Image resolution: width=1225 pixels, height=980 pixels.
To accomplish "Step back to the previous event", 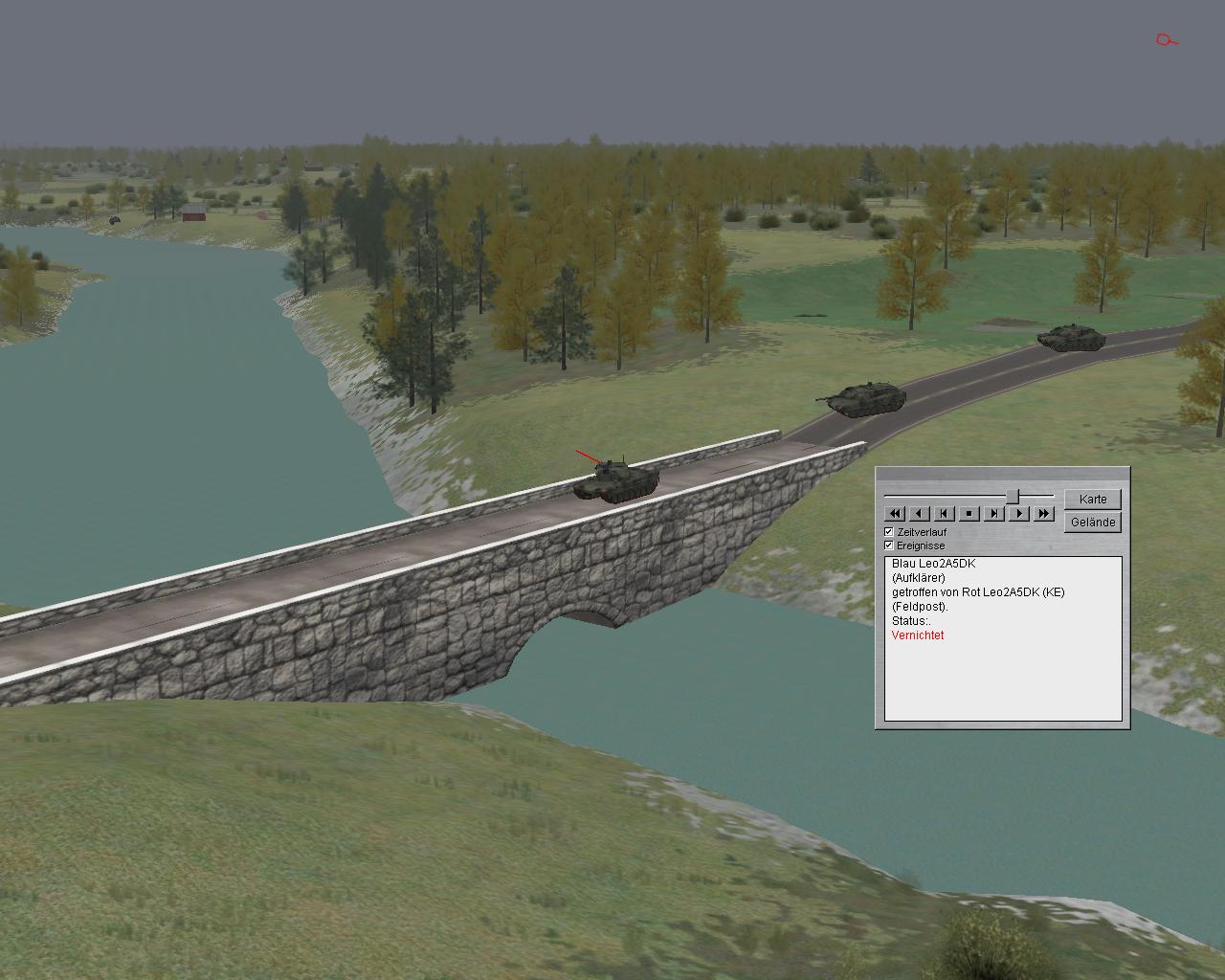I will (944, 514).
